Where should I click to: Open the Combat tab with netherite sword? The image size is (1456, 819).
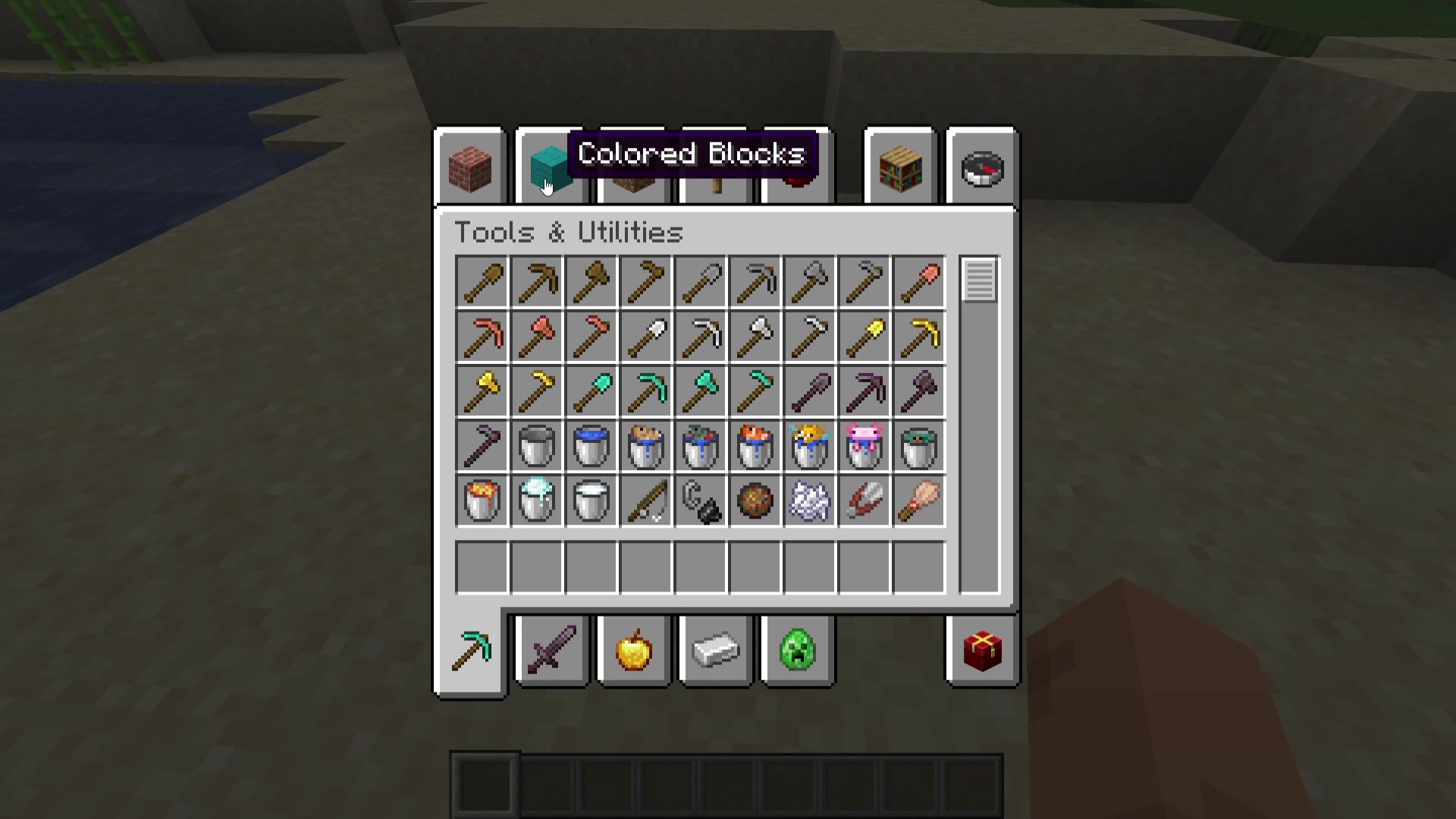552,650
